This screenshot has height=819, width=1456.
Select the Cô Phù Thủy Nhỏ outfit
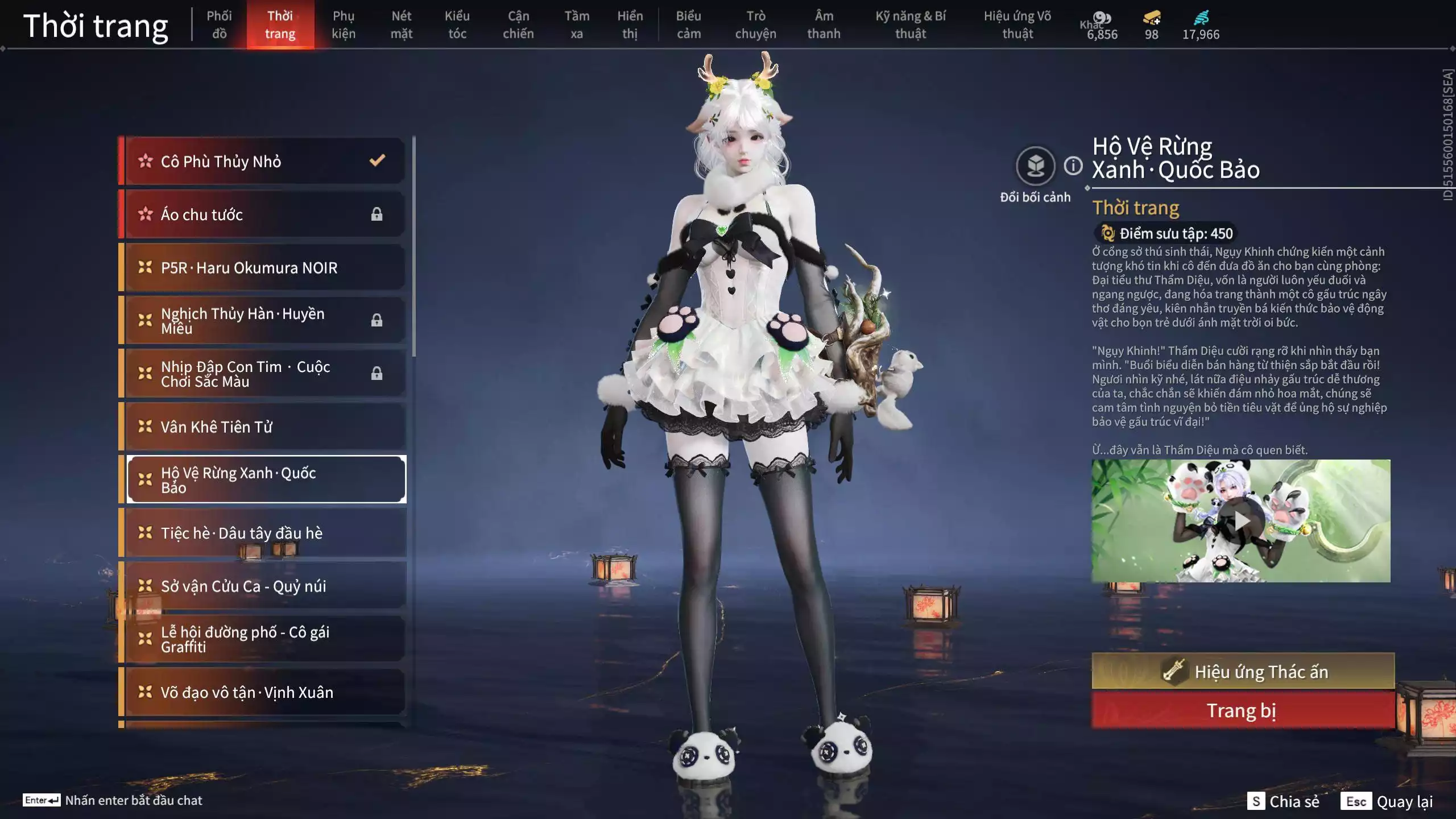264,161
